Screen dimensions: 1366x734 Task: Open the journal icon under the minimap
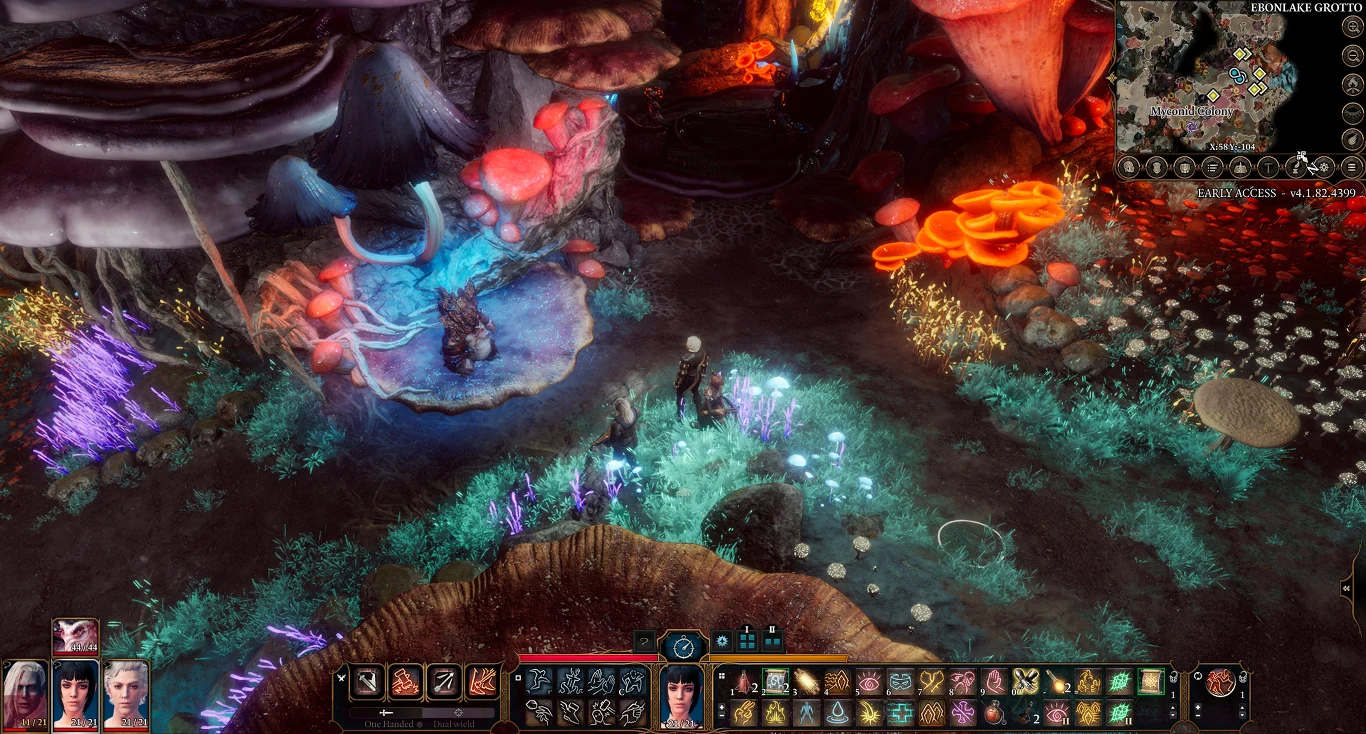[x=1213, y=167]
